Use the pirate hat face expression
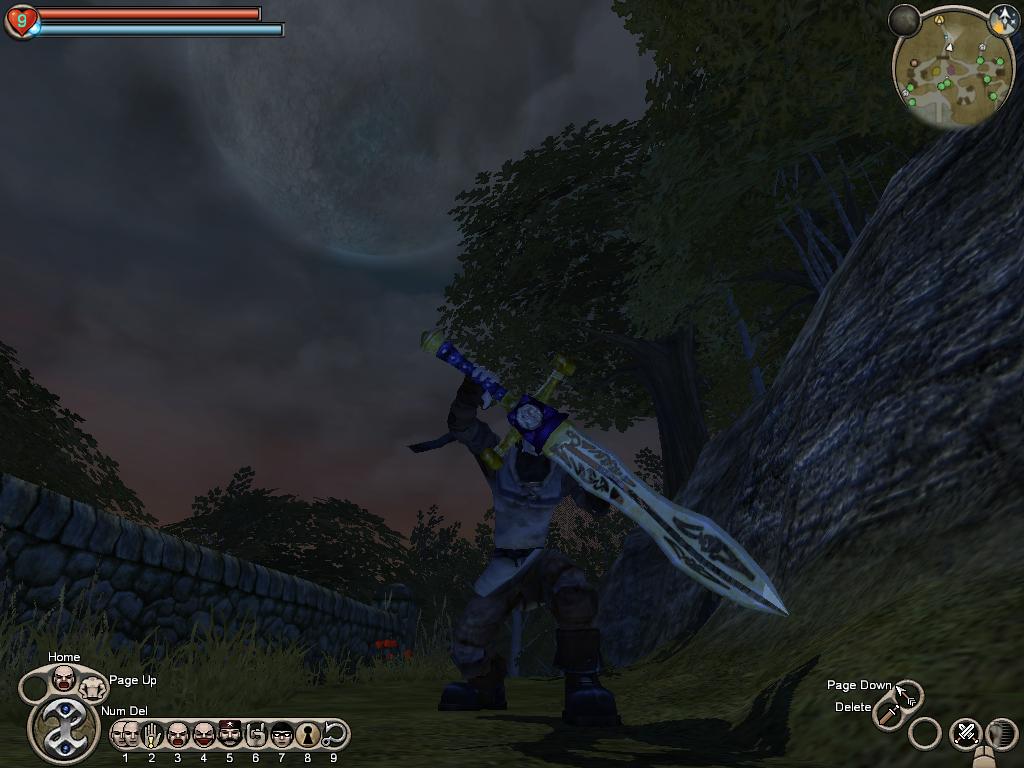The image size is (1024, 768). pos(230,734)
